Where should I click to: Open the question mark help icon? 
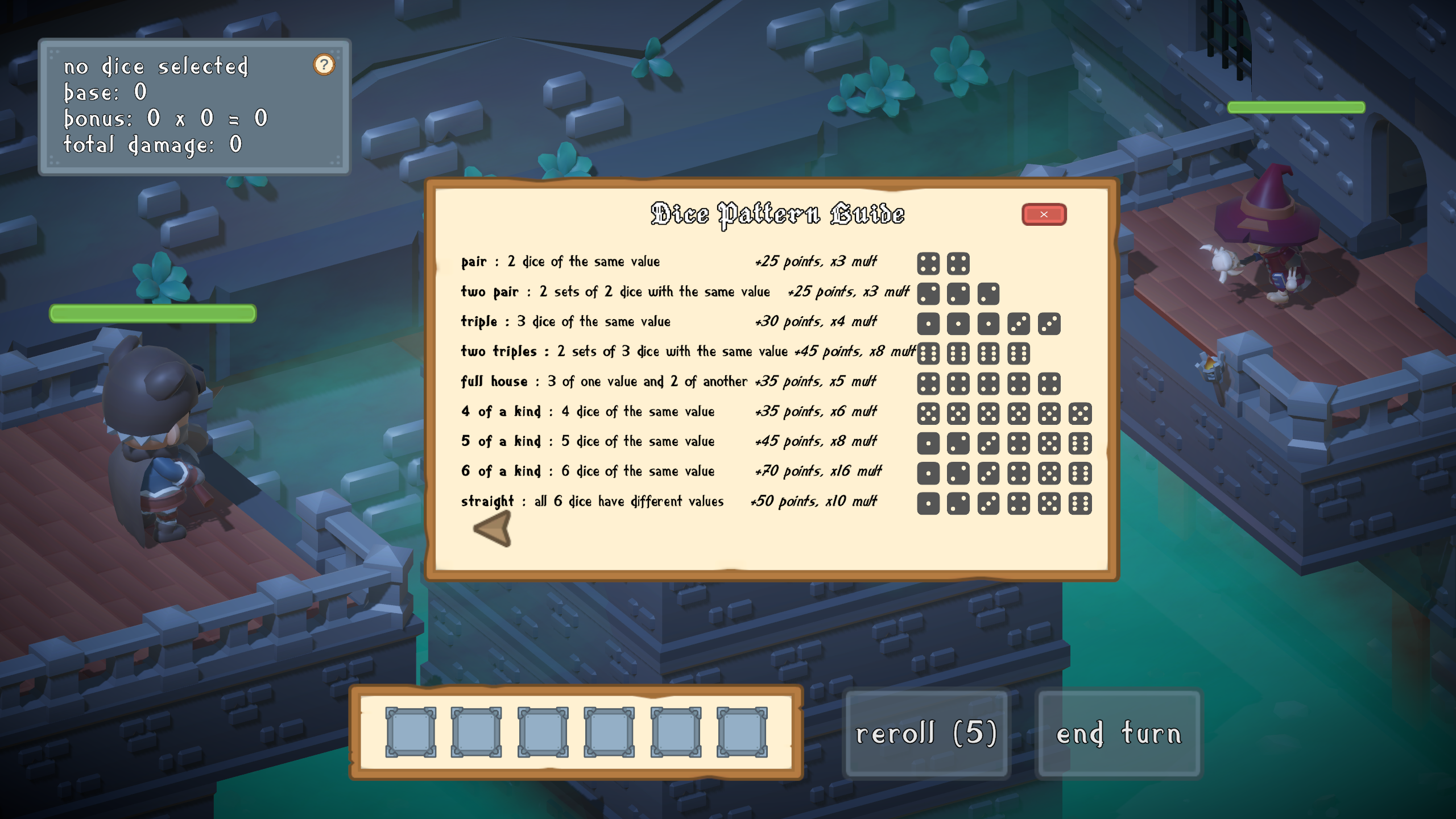[324, 65]
